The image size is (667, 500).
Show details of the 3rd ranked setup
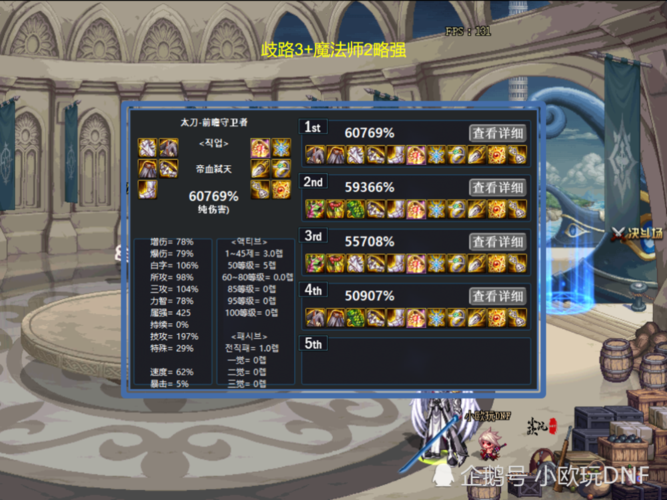pos(498,242)
